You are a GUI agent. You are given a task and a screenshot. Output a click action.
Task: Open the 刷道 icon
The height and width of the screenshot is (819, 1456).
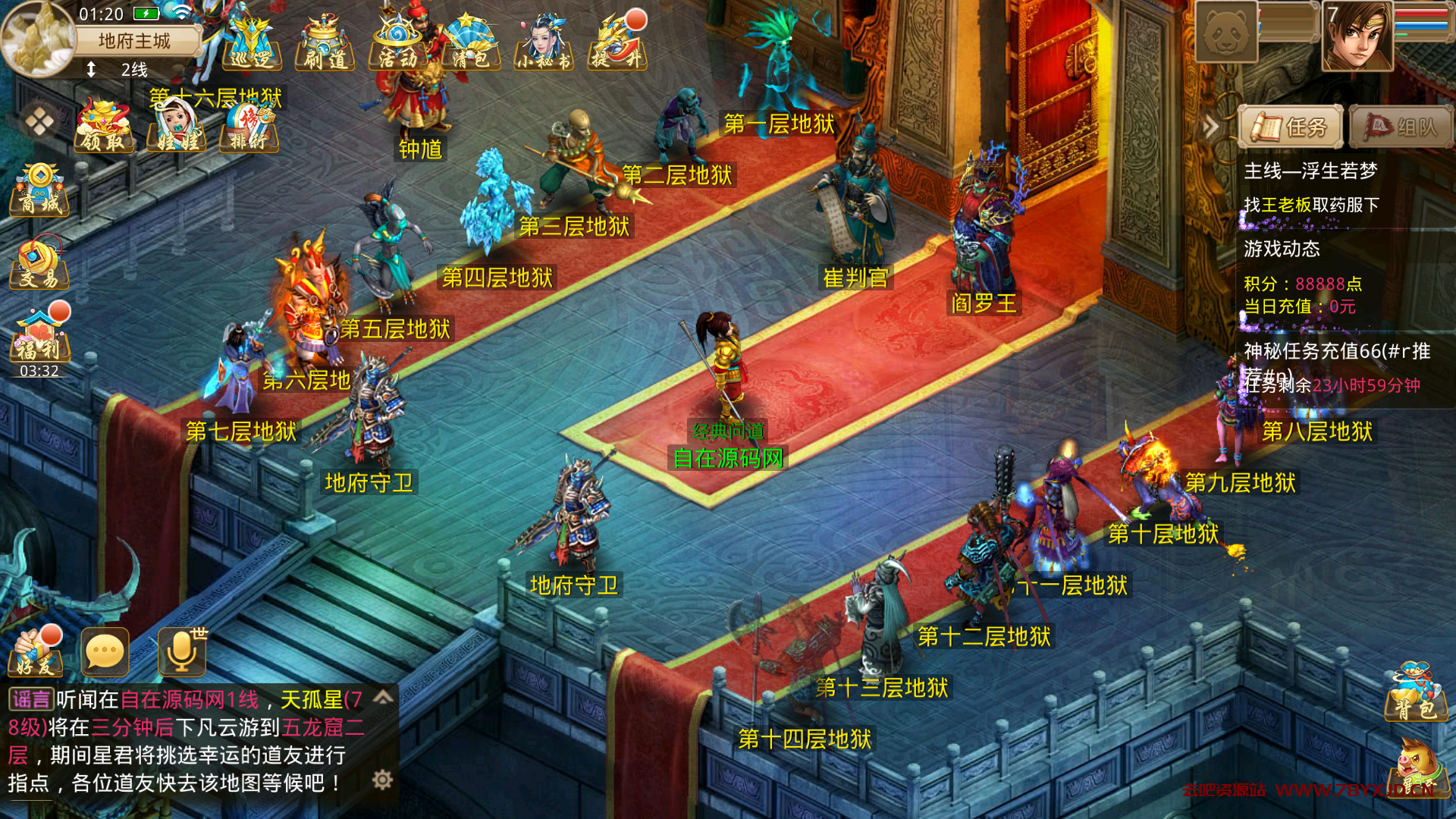point(325,44)
